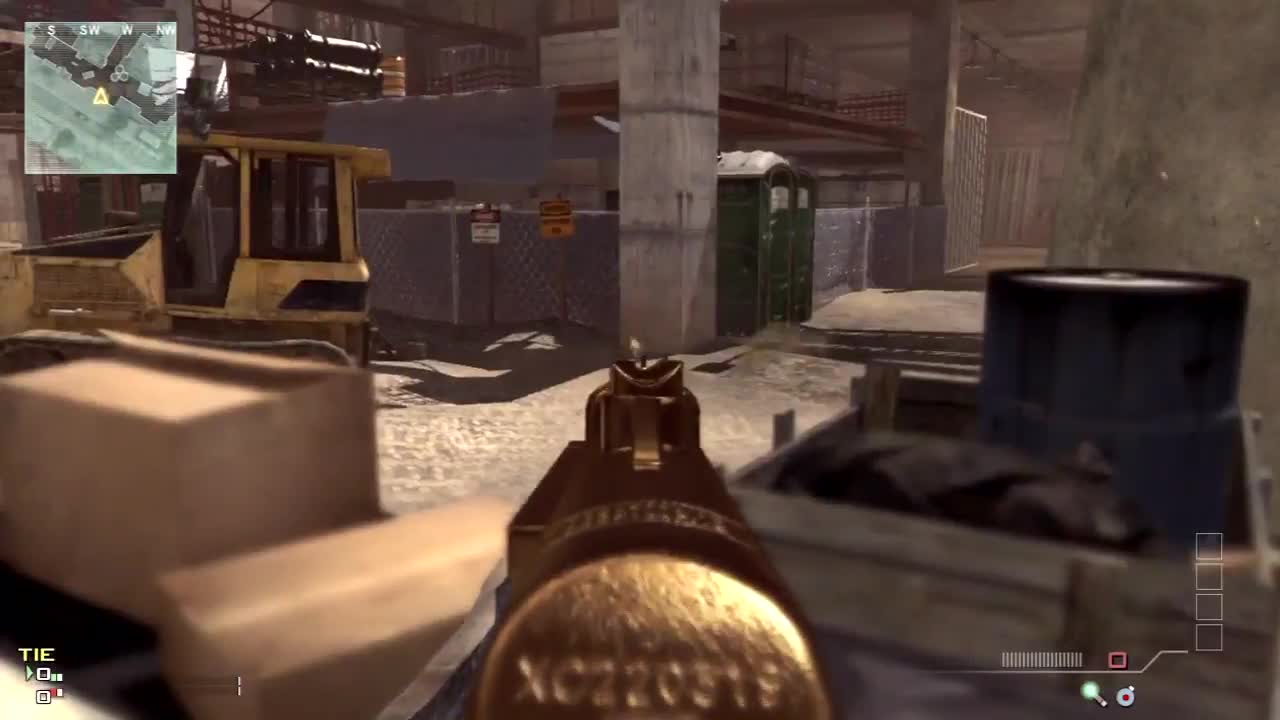Toggle the third killstreak slot square

coord(1209,608)
